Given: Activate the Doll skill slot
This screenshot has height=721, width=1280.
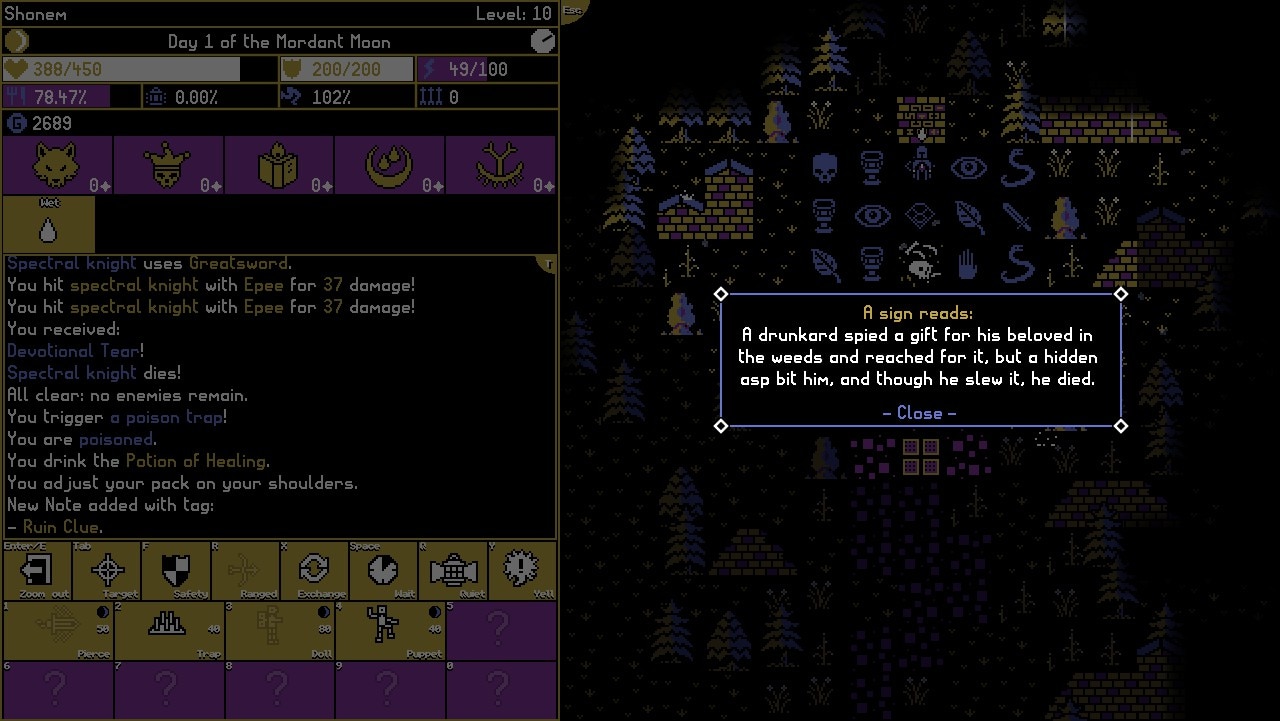Looking at the screenshot, I should click(279, 630).
